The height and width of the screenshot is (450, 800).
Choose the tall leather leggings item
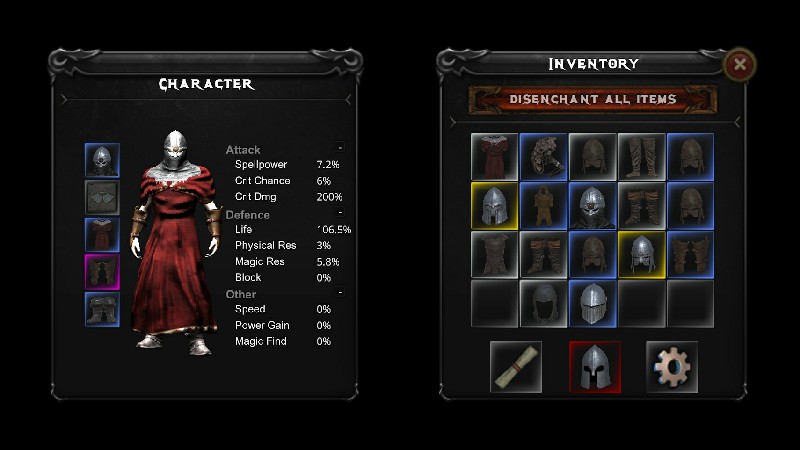tap(642, 157)
